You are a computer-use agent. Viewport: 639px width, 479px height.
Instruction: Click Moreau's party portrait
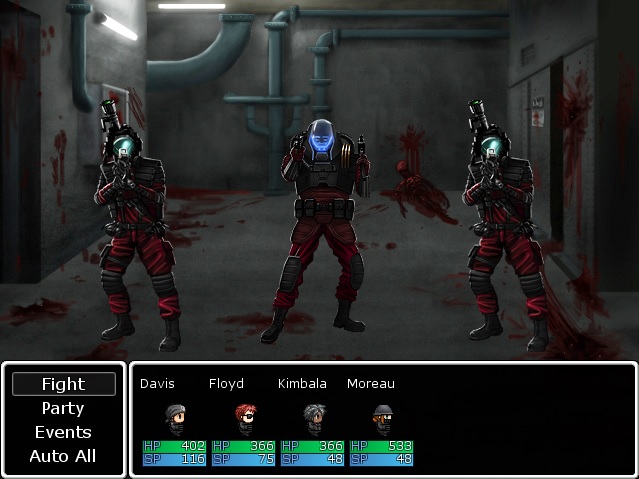(382, 415)
